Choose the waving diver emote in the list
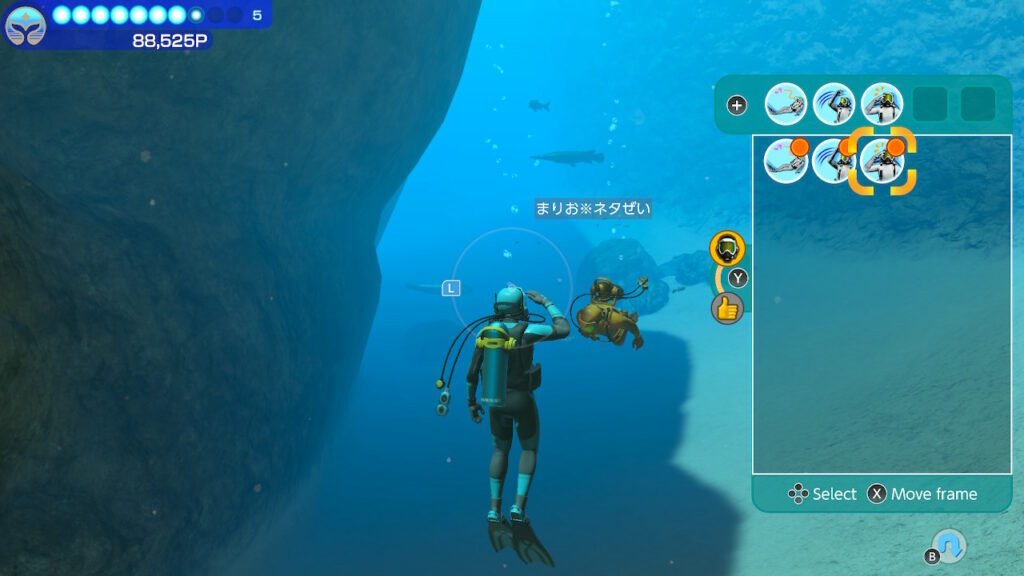 [x=834, y=162]
